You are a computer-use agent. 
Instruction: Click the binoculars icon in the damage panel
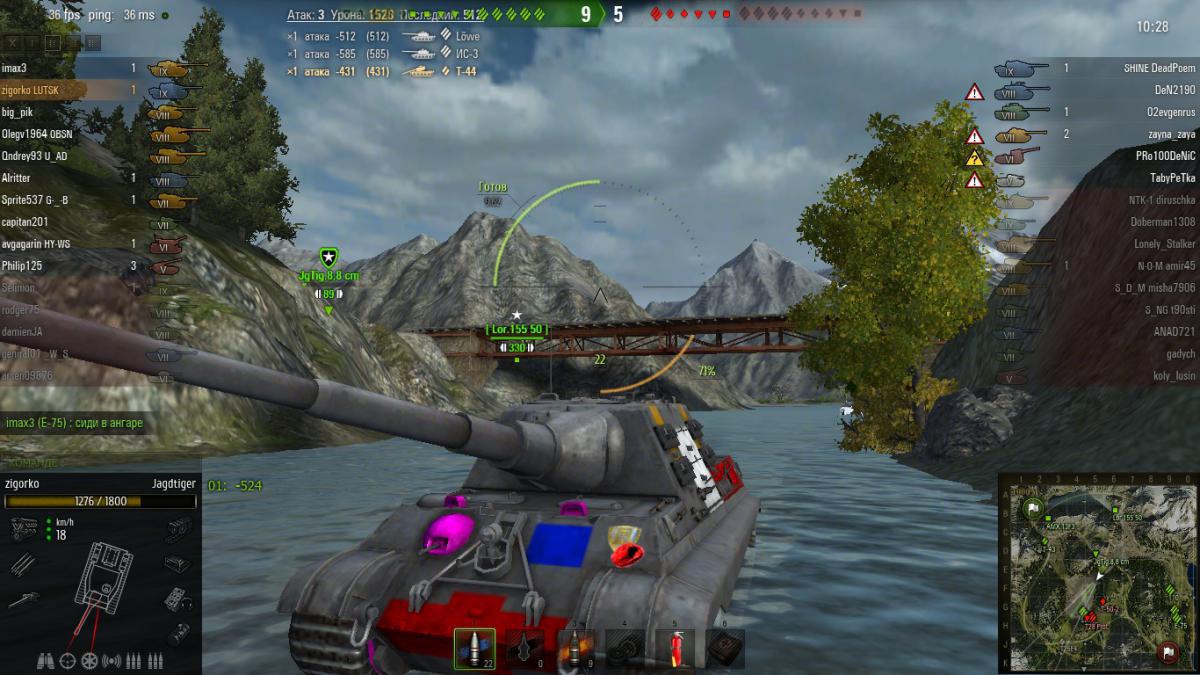(x=46, y=660)
